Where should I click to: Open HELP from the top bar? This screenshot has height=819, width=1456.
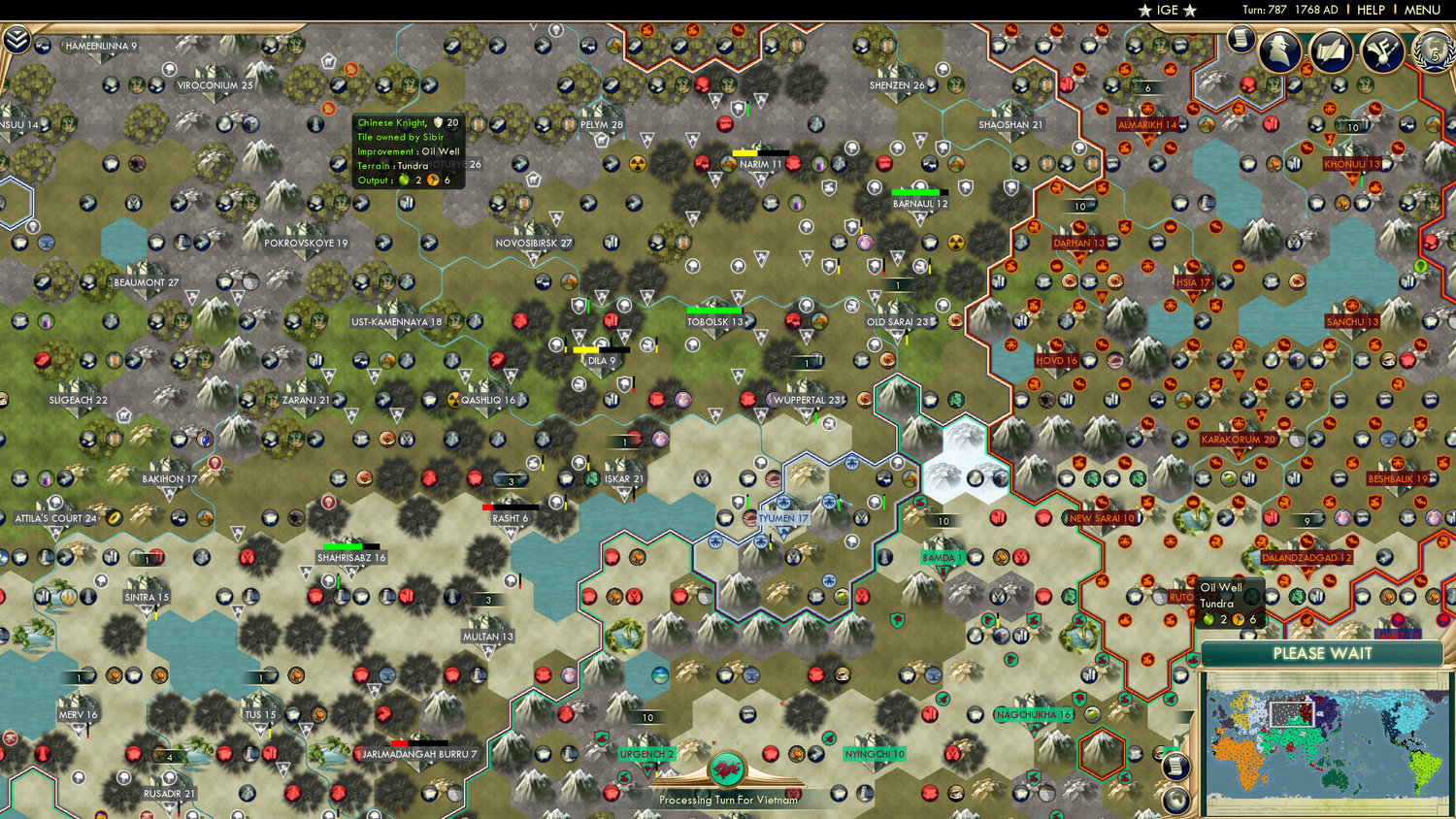pos(1372,10)
